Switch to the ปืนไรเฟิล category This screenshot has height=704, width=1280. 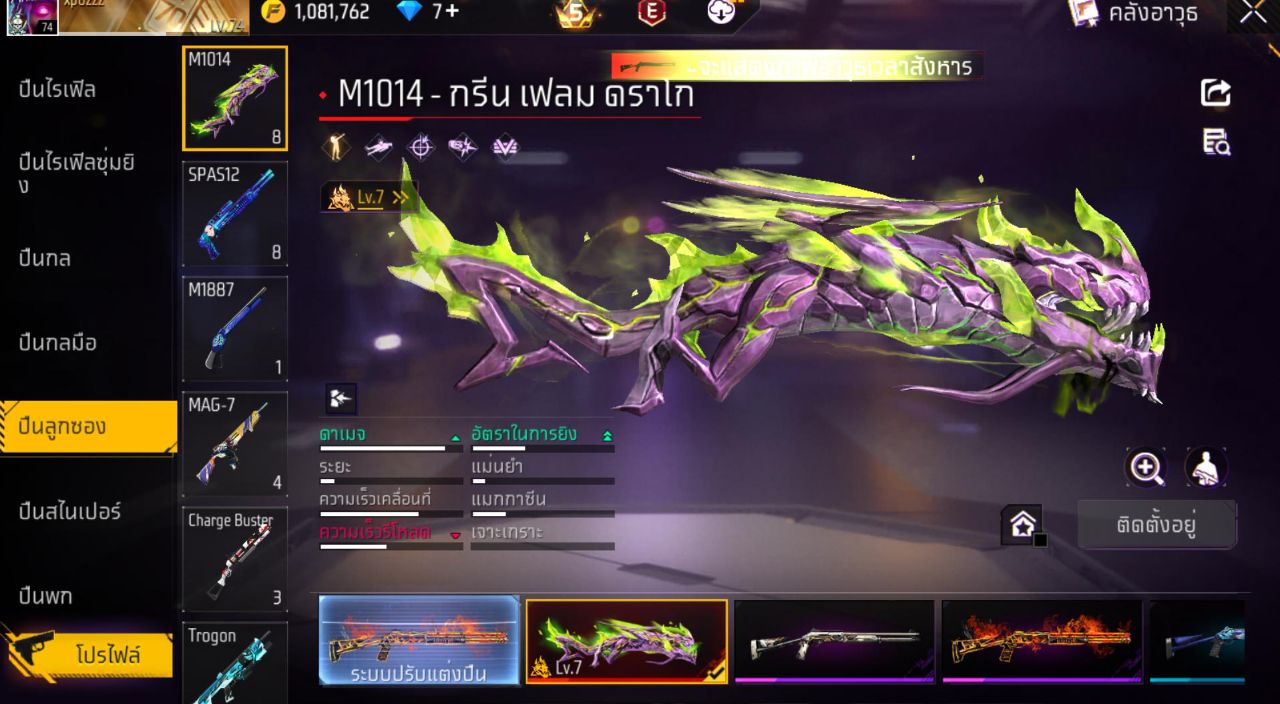click(x=58, y=90)
